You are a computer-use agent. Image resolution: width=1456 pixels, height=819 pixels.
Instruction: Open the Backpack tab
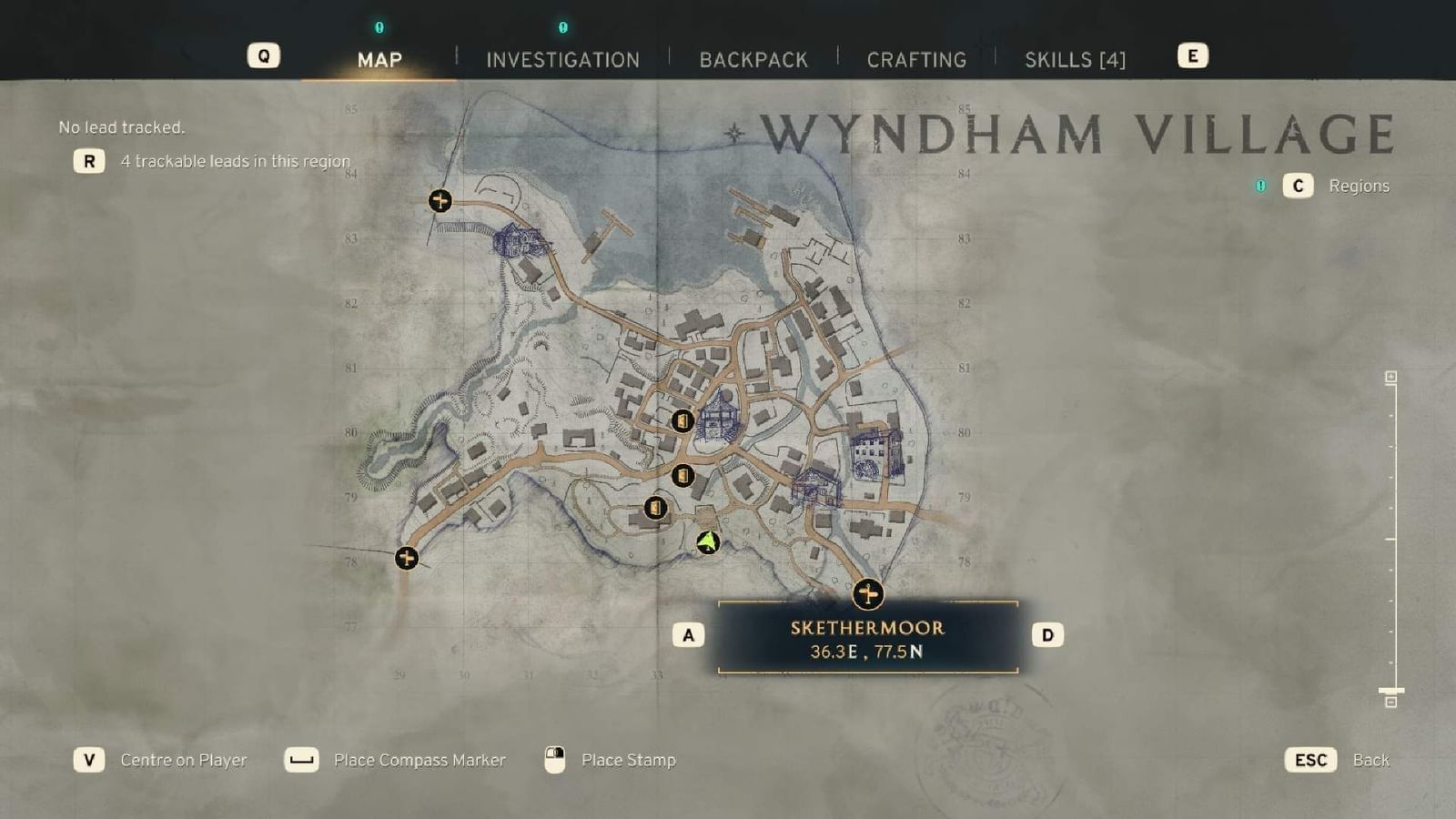[x=753, y=59]
